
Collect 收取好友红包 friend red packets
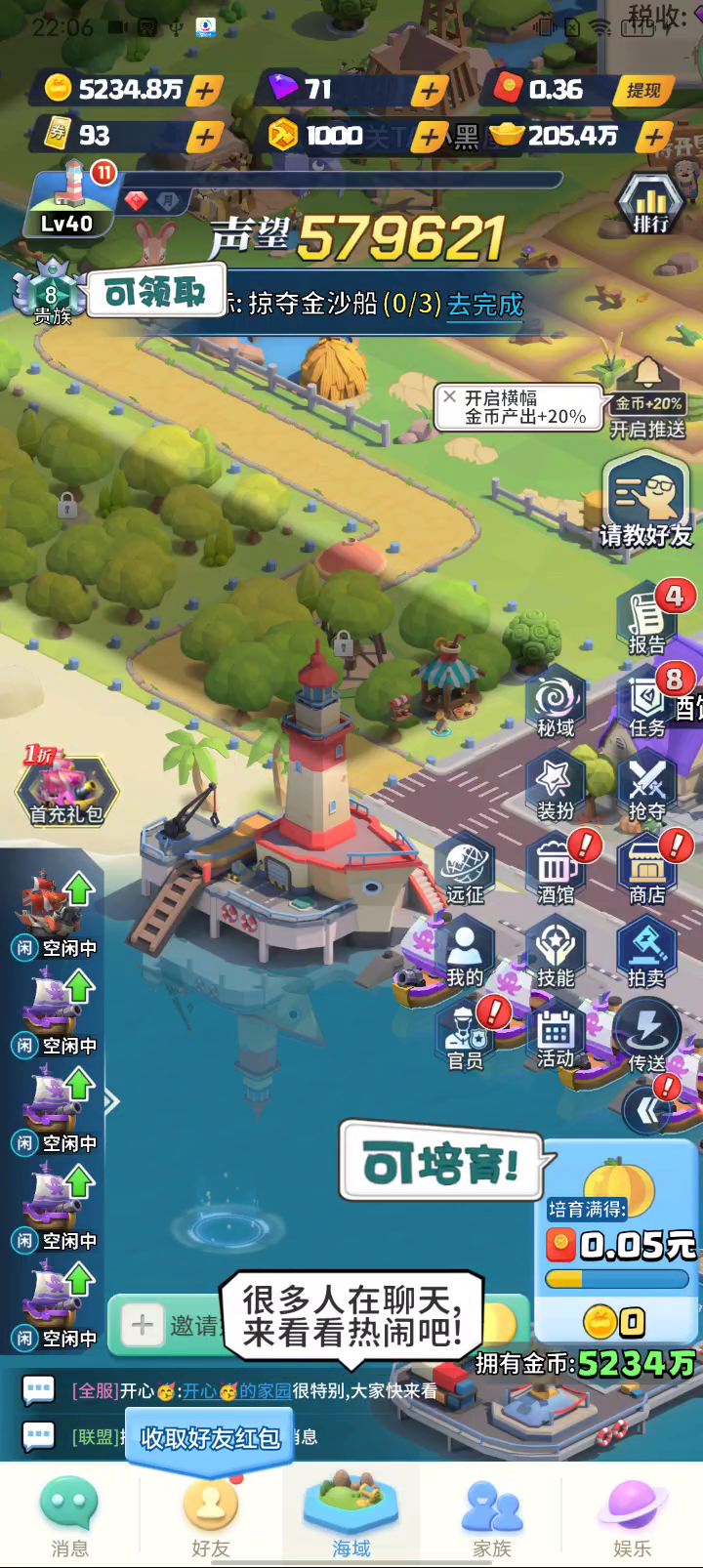tap(210, 1437)
